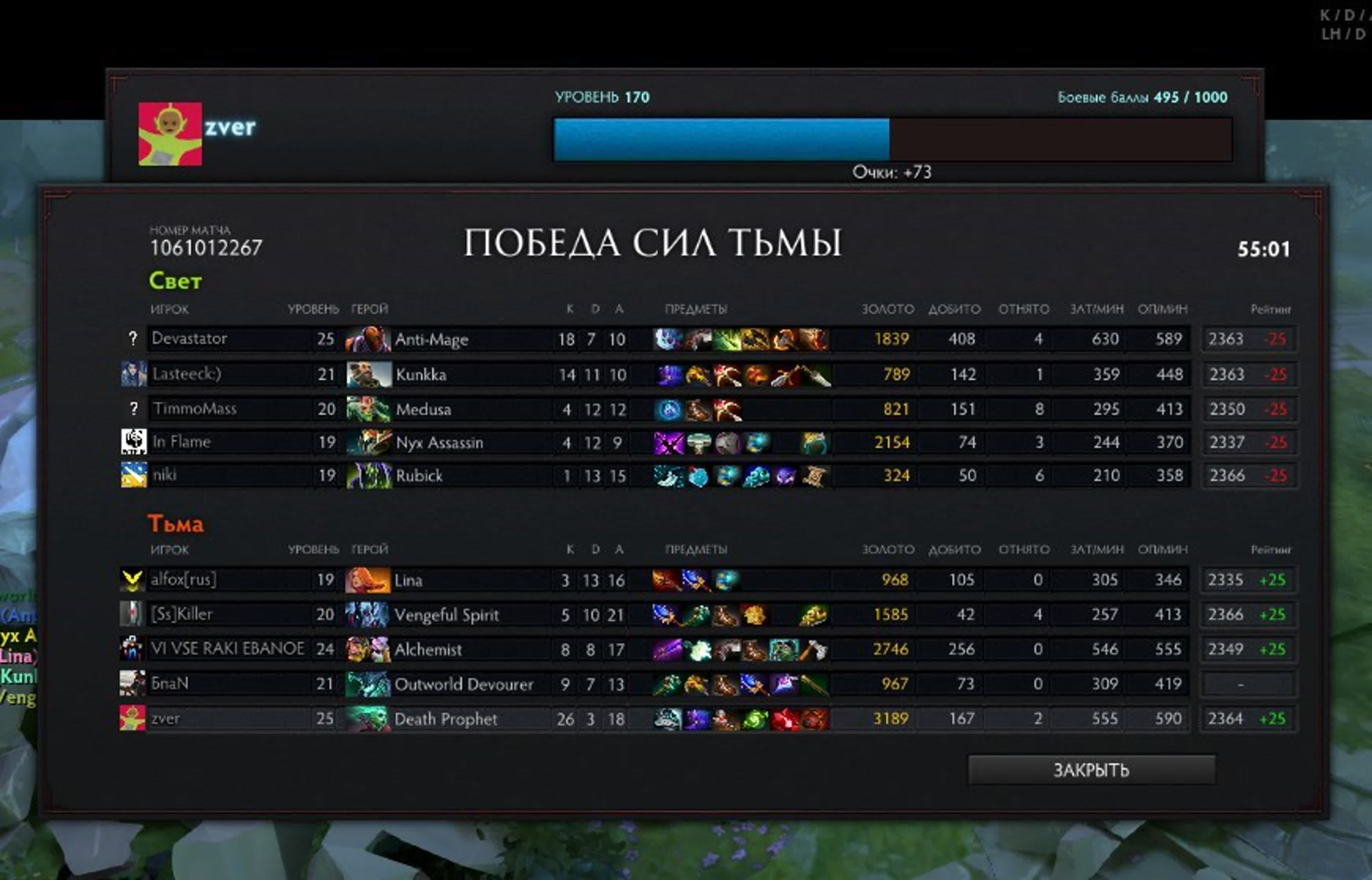The height and width of the screenshot is (880, 1372).
Task: Select In Flame's player avatar
Action: point(134,442)
